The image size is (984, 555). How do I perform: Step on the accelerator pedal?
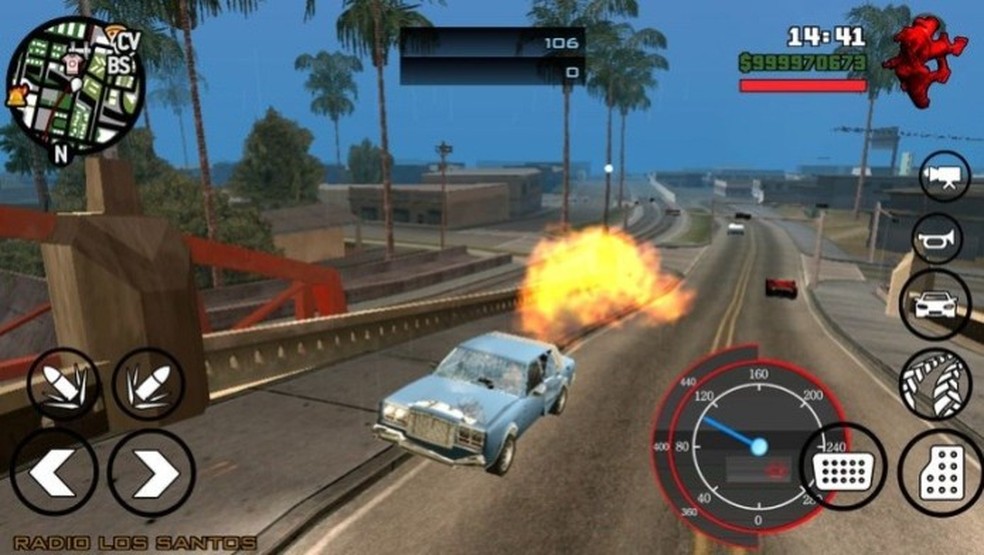(939, 473)
